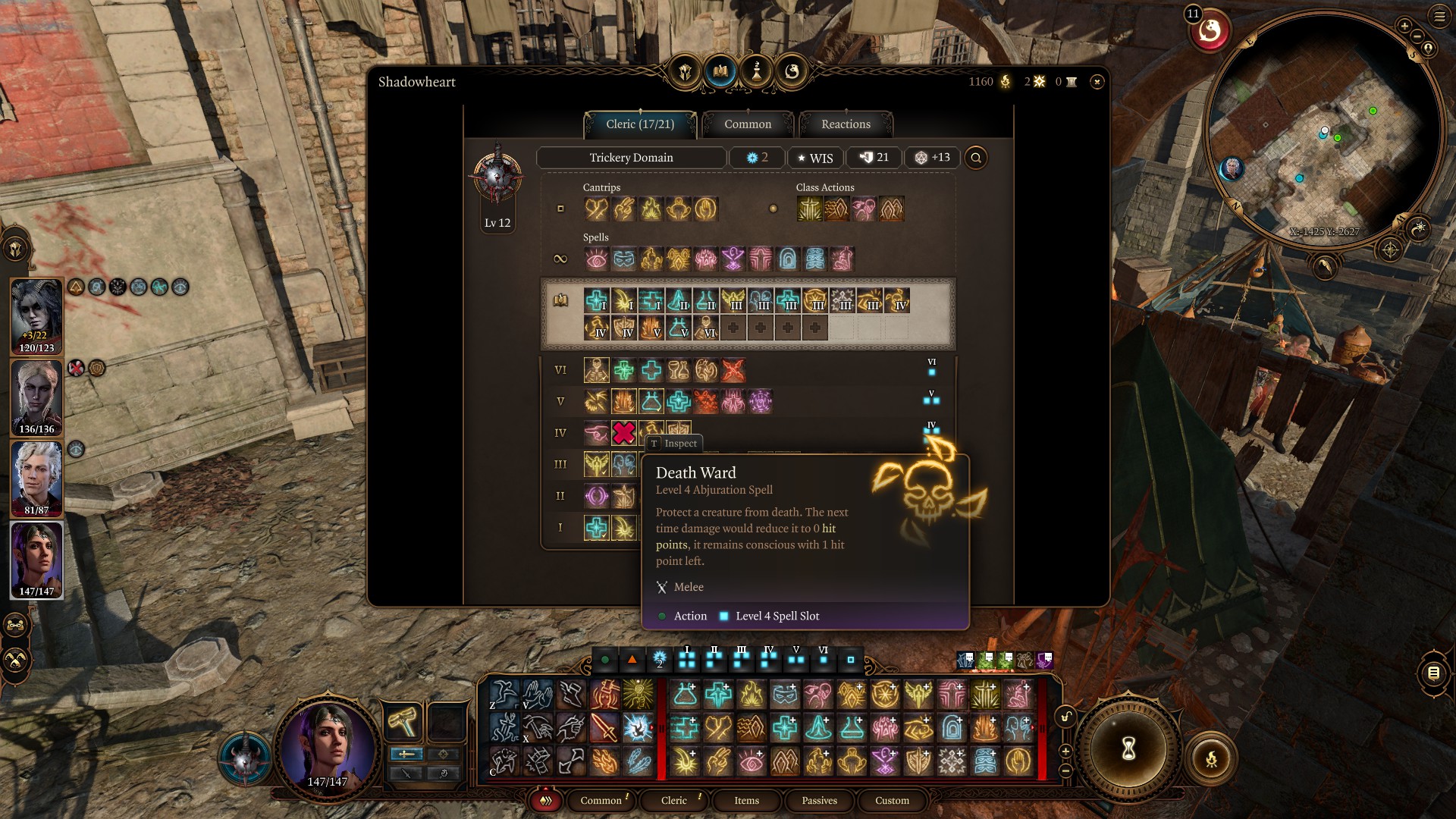Image resolution: width=1456 pixels, height=819 pixels.
Task: Zoom the minimap using the zoom-in control
Action: 1404,26
